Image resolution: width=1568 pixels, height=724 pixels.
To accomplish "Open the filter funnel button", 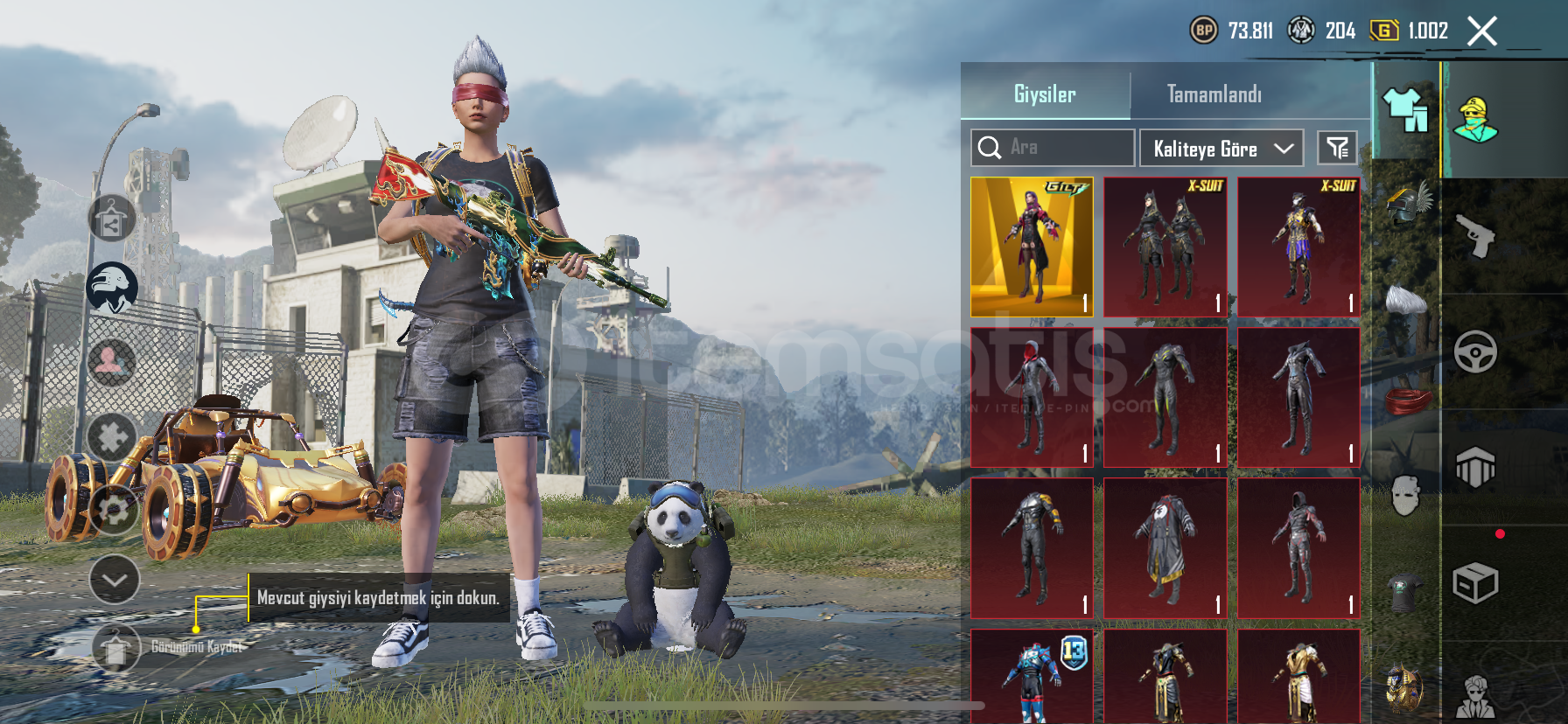I will [1337, 148].
